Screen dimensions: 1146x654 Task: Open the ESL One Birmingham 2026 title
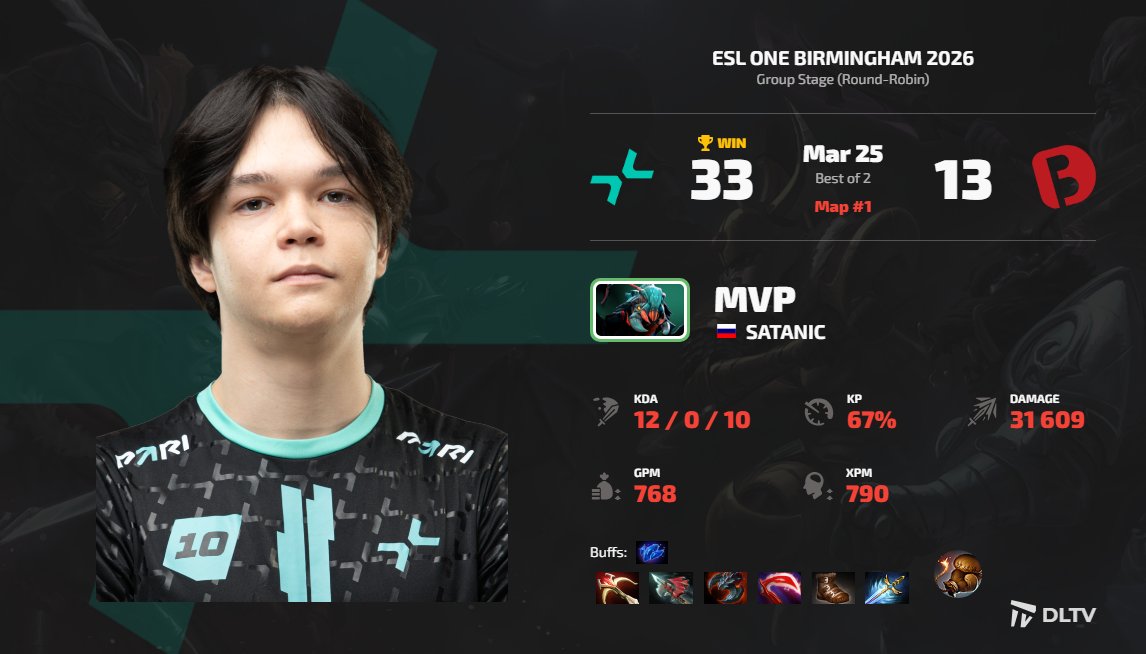pyautogui.click(x=842, y=58)
